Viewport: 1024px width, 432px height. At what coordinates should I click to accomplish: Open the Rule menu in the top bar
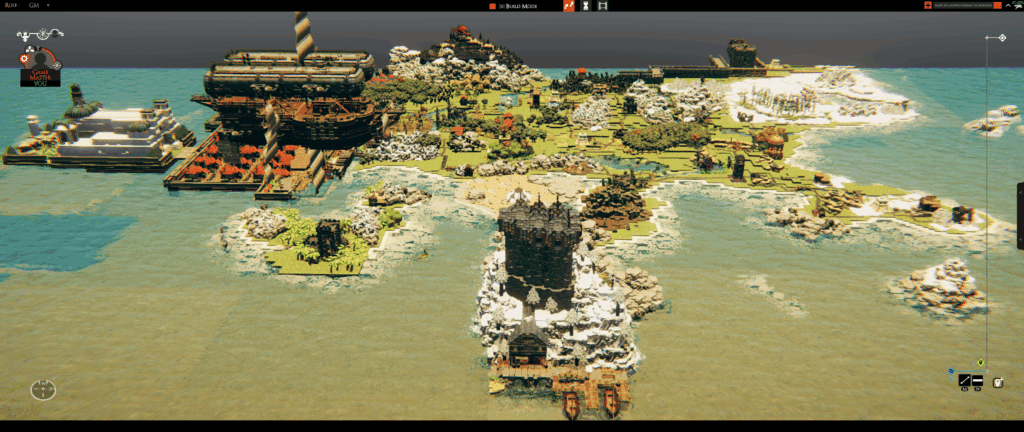tap(11, 6)
